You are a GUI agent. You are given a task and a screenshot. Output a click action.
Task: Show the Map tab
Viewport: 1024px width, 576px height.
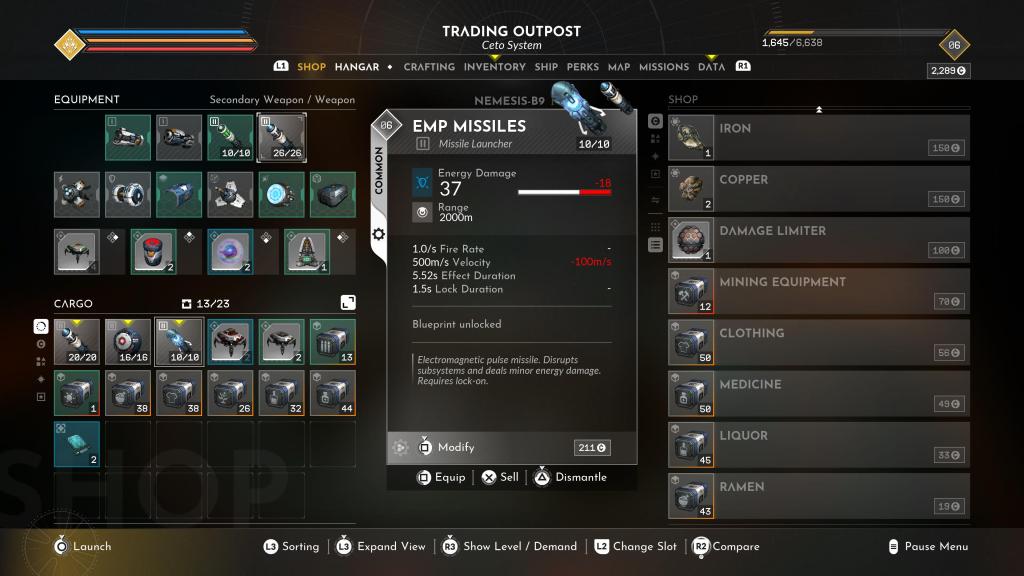click(619, 67)
